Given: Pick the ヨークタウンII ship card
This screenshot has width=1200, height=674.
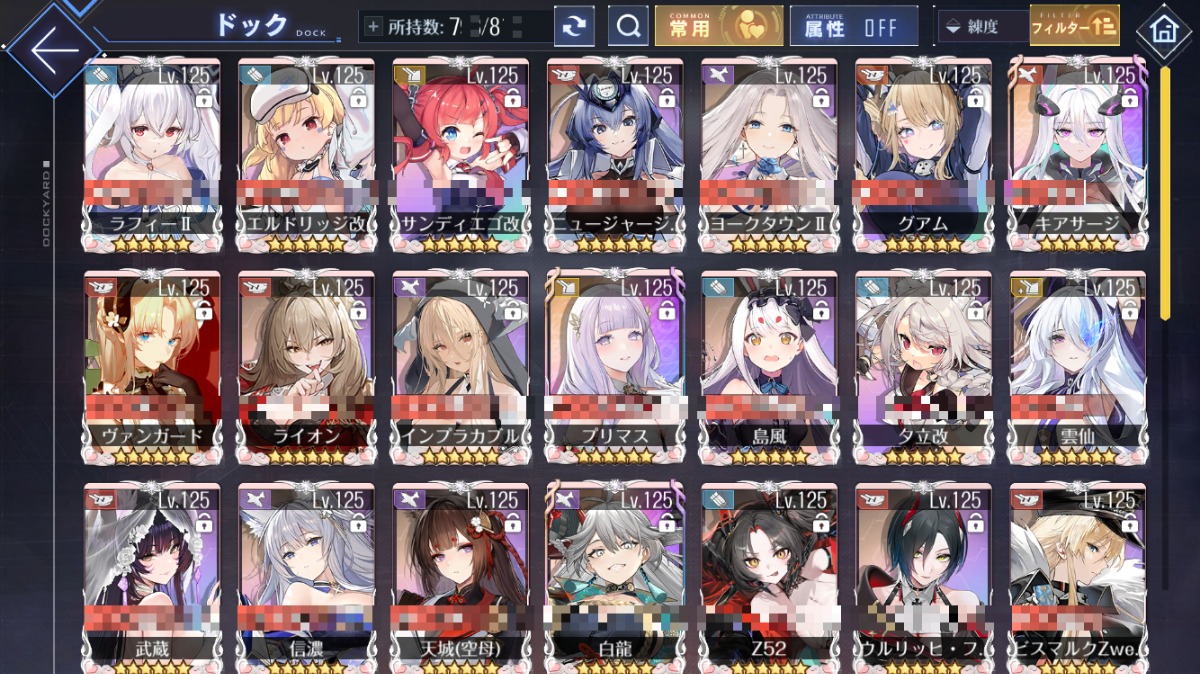Looking at the screenshot, I should (x=768, y=150).
